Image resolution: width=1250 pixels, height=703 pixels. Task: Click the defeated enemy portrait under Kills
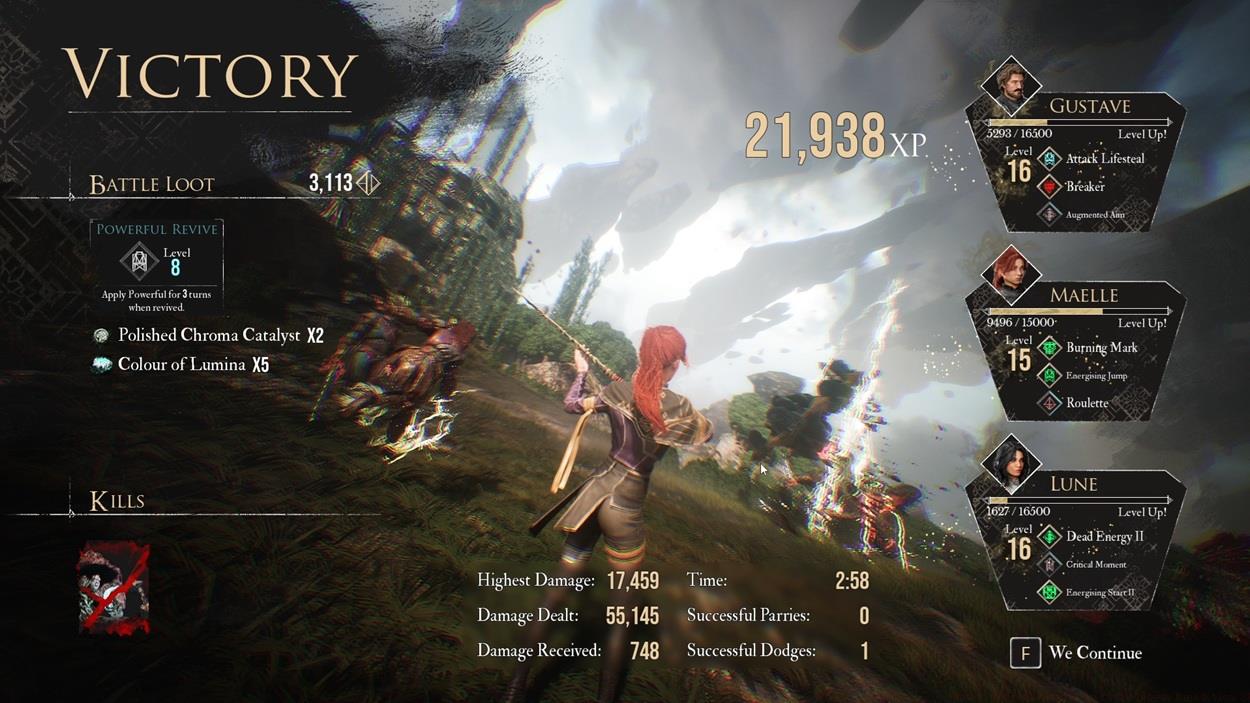[115, 591]
